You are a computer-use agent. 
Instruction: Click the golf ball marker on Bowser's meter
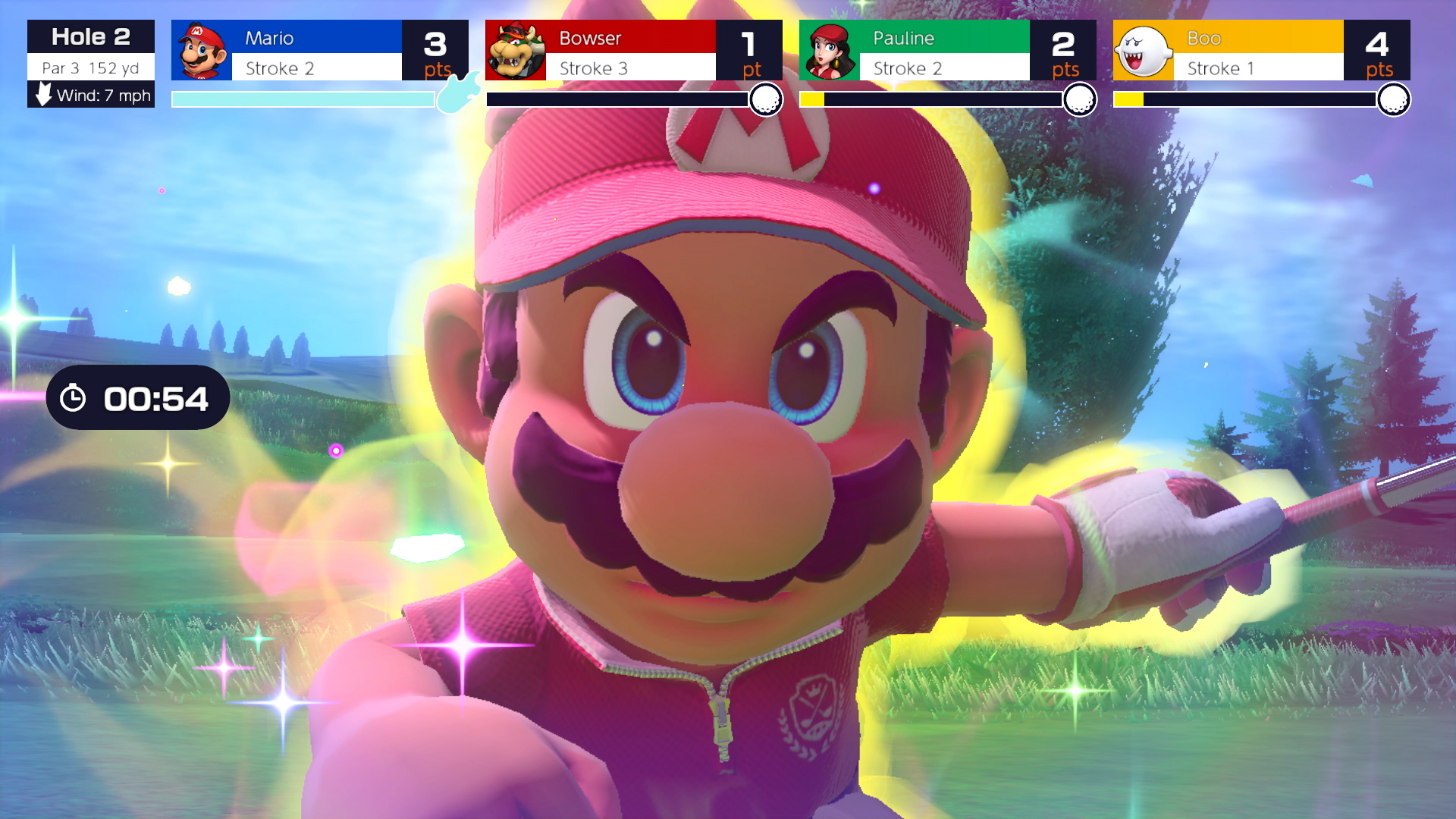(x=766, y=98)
